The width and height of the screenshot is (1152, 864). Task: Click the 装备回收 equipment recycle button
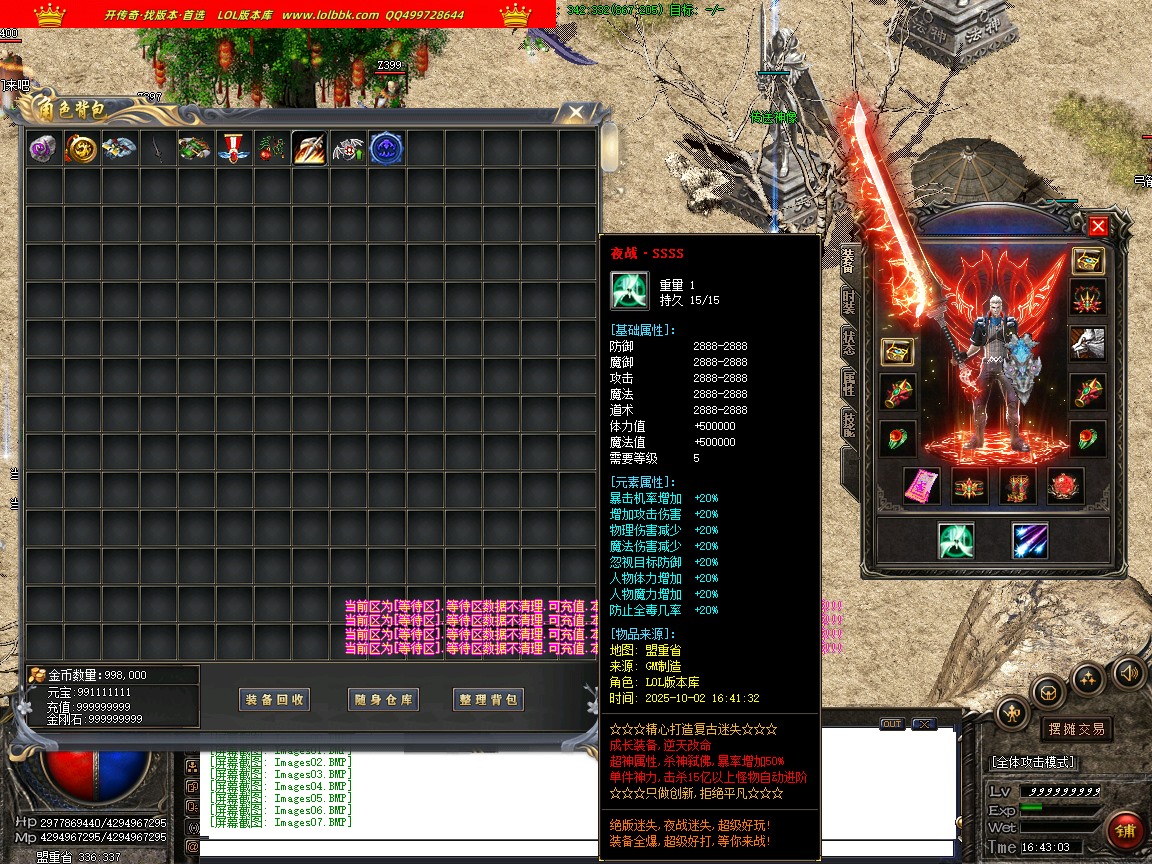[x=275, y=700]
